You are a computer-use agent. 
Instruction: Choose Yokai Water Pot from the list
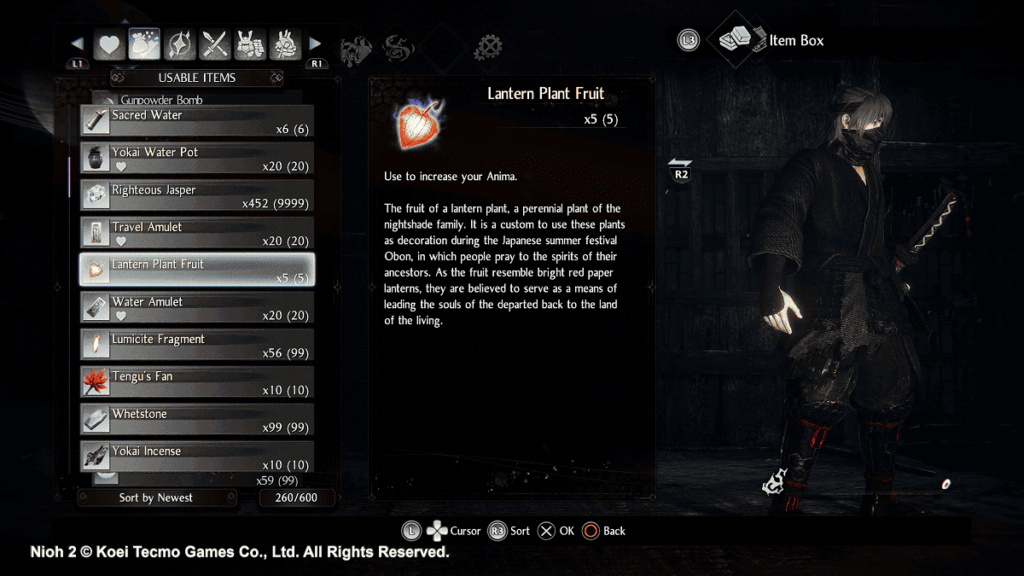point(197,159)
